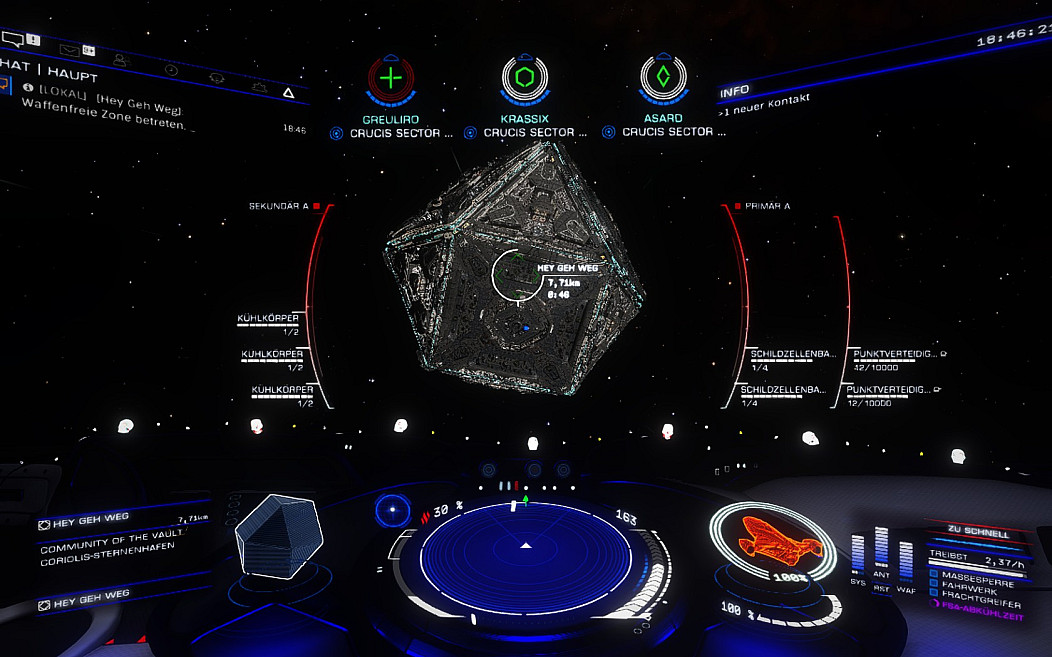Show the clock history tab

(x=171, y=70)
